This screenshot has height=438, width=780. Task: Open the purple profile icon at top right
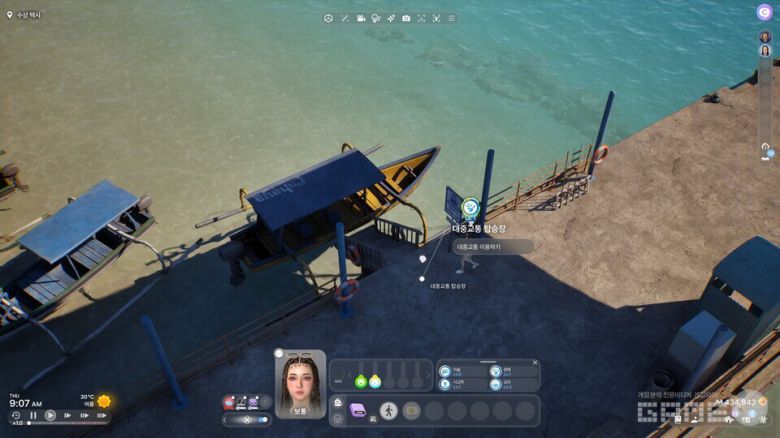(x=764, y=12)
